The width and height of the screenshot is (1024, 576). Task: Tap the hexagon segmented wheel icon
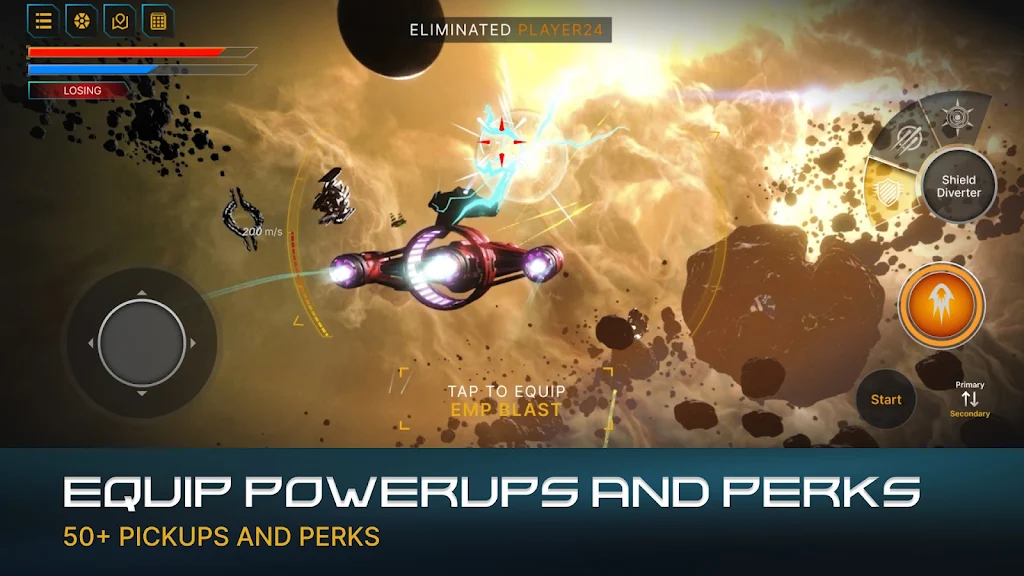click(81, 20)
